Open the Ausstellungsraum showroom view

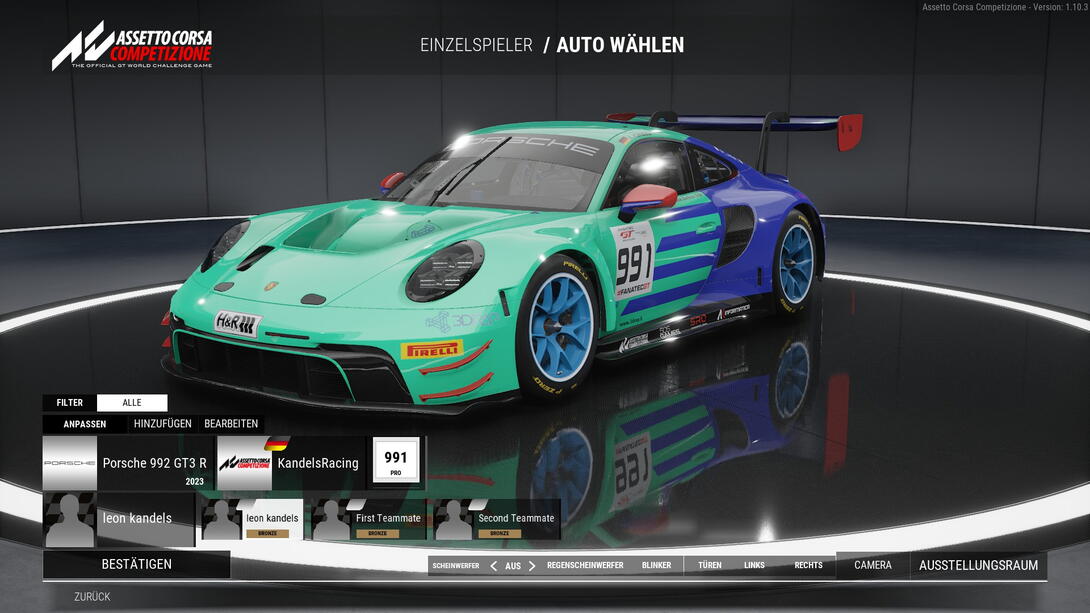point(978,566)
